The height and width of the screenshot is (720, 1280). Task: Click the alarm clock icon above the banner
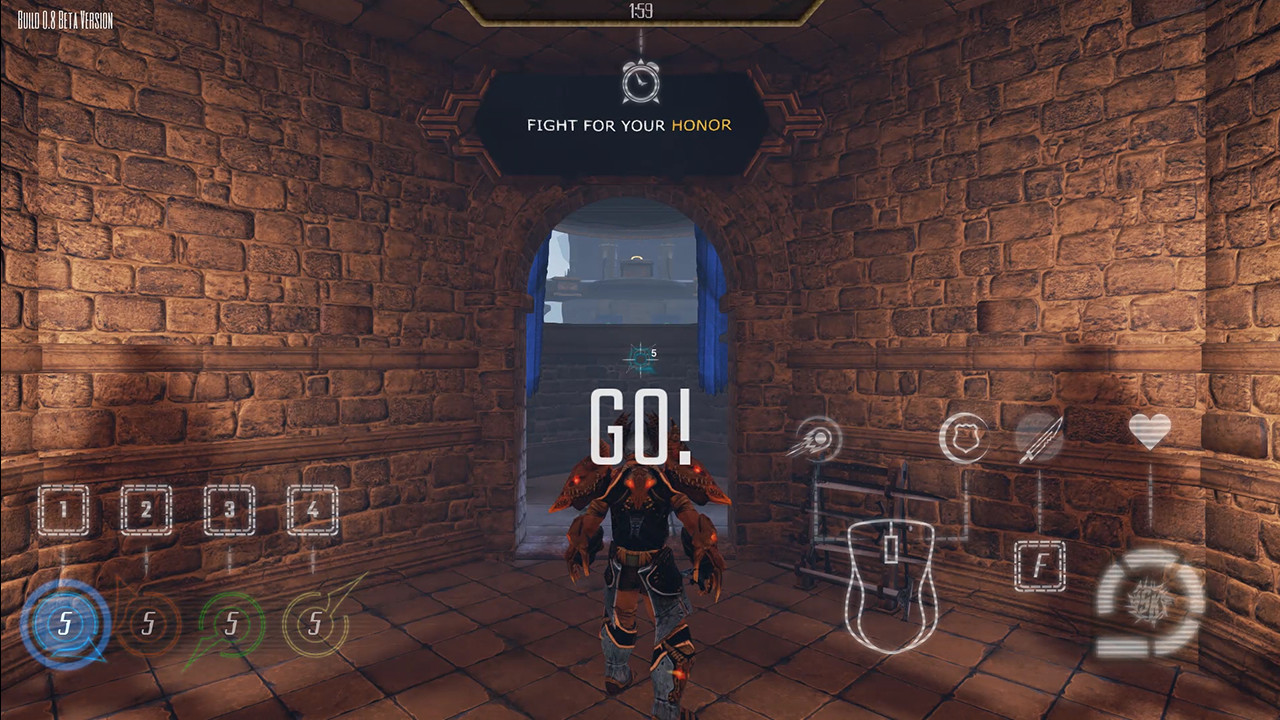640,85
